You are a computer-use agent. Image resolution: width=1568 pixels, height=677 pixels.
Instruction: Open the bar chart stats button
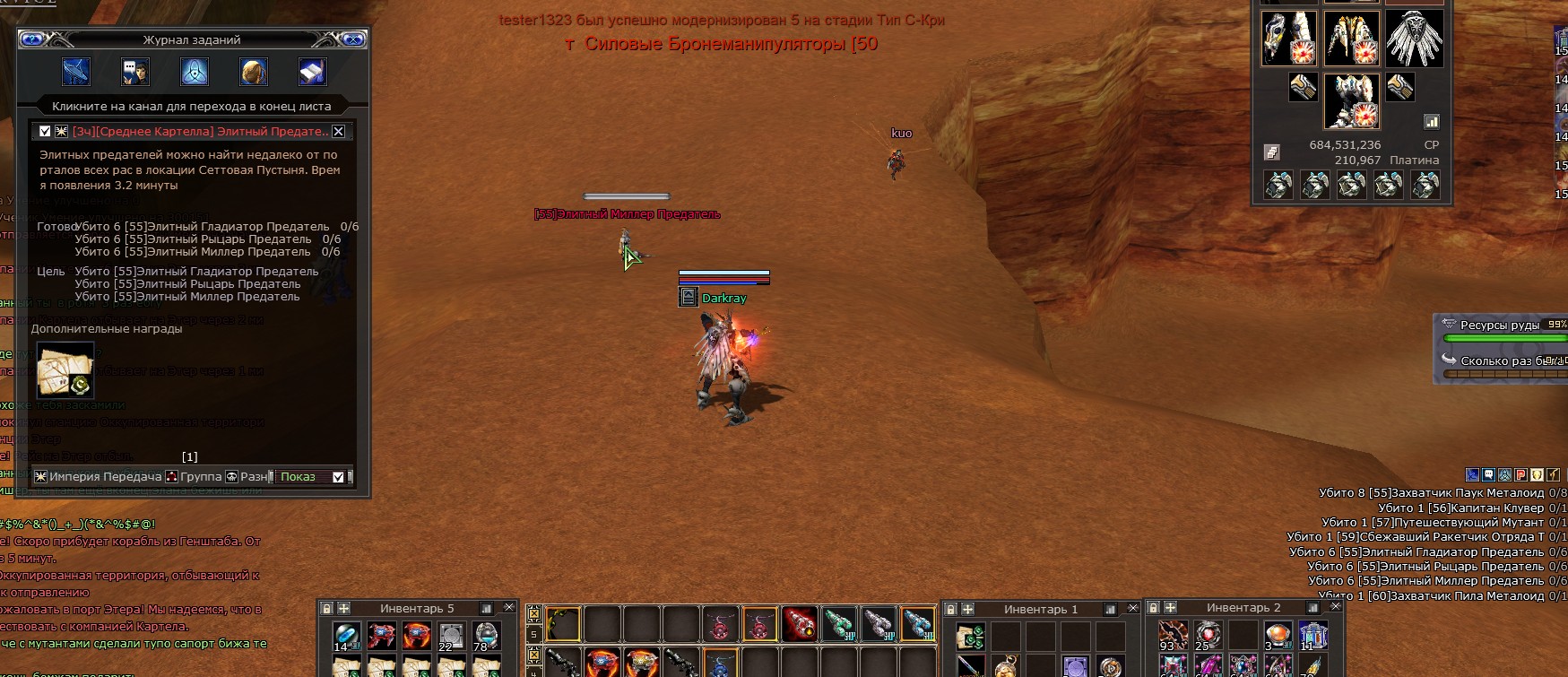(x=1431, y=122)
